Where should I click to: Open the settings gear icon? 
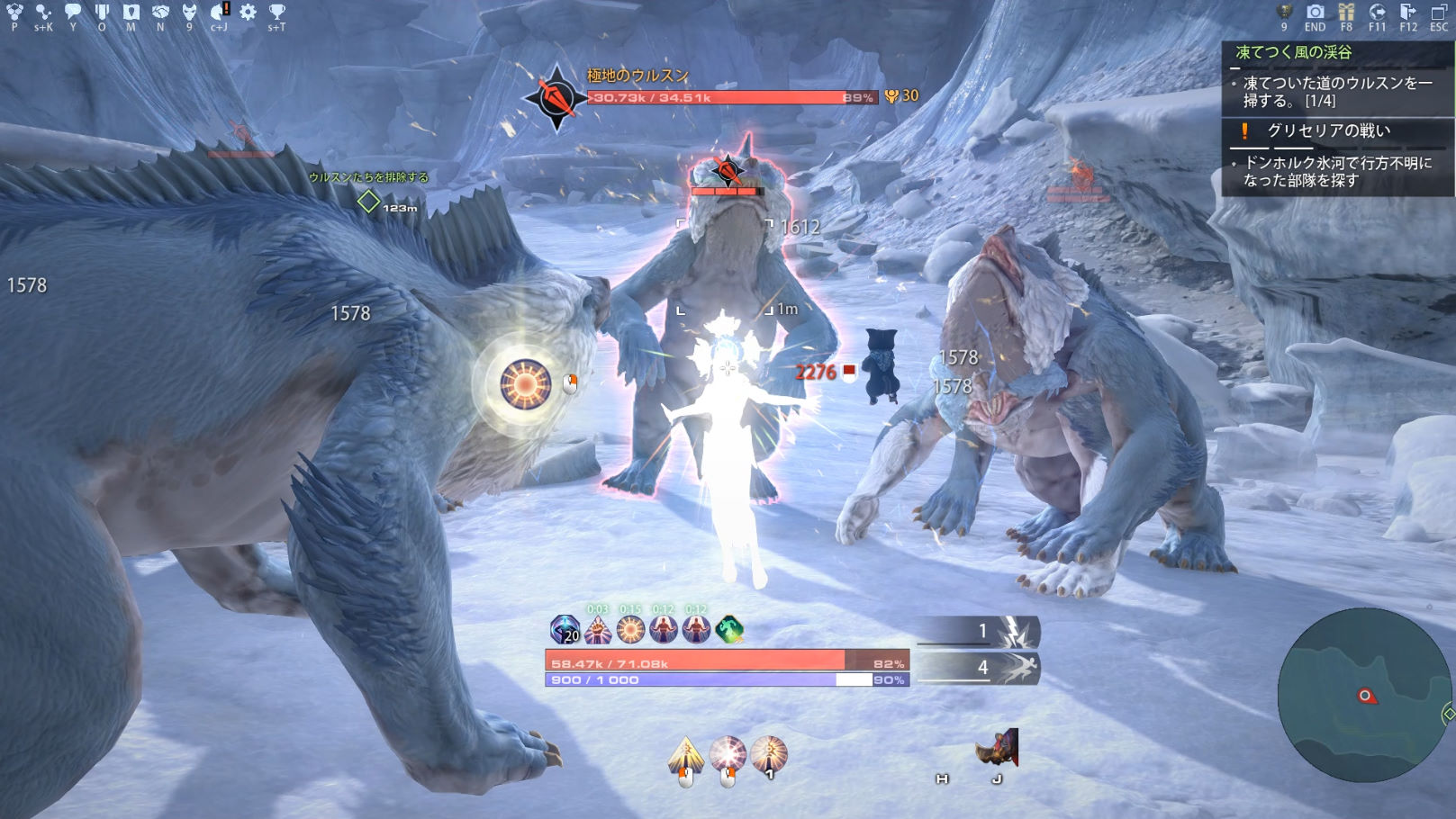click(248, 12)
